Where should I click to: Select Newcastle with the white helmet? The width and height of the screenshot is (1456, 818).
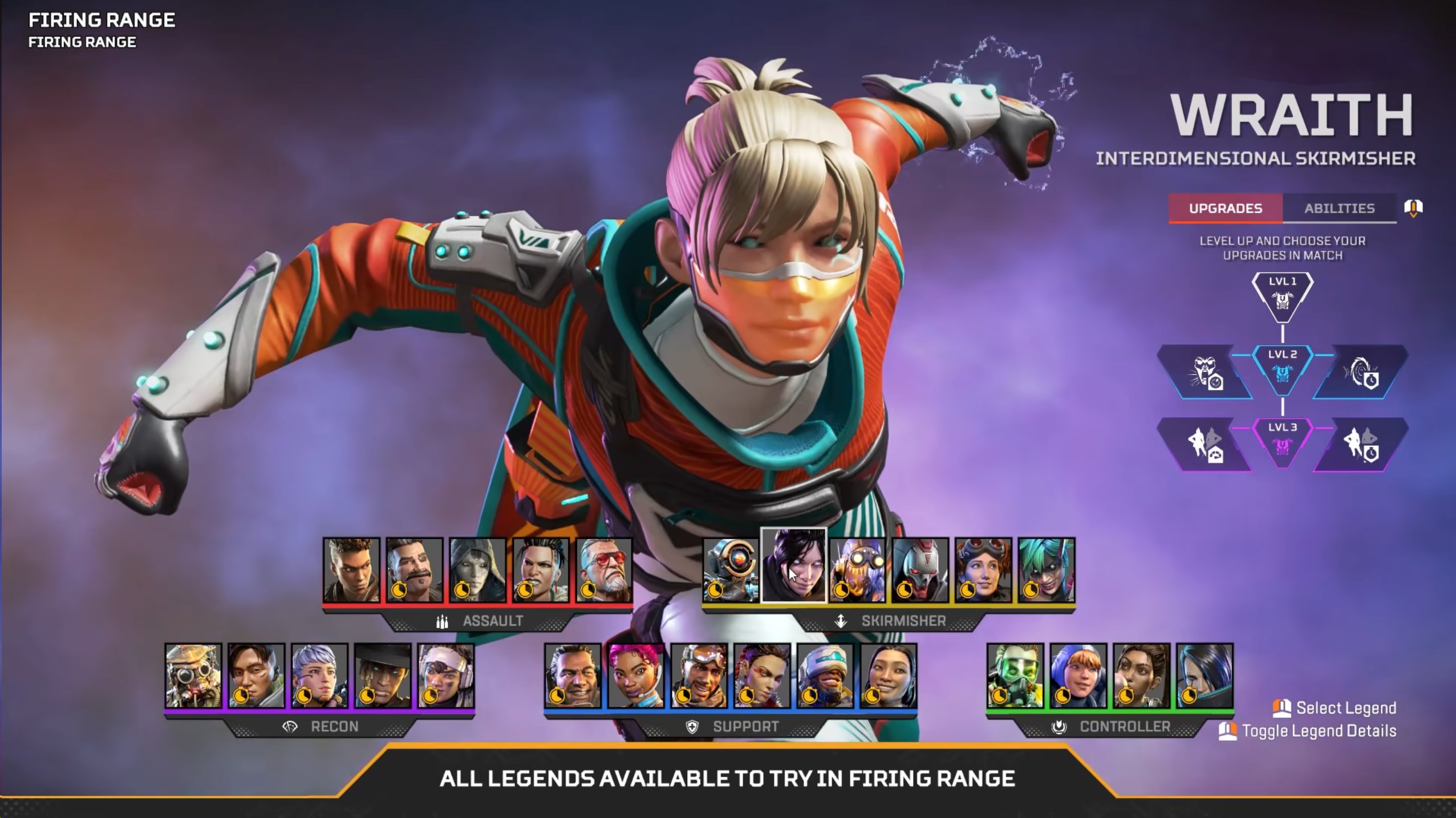[825, 675]
